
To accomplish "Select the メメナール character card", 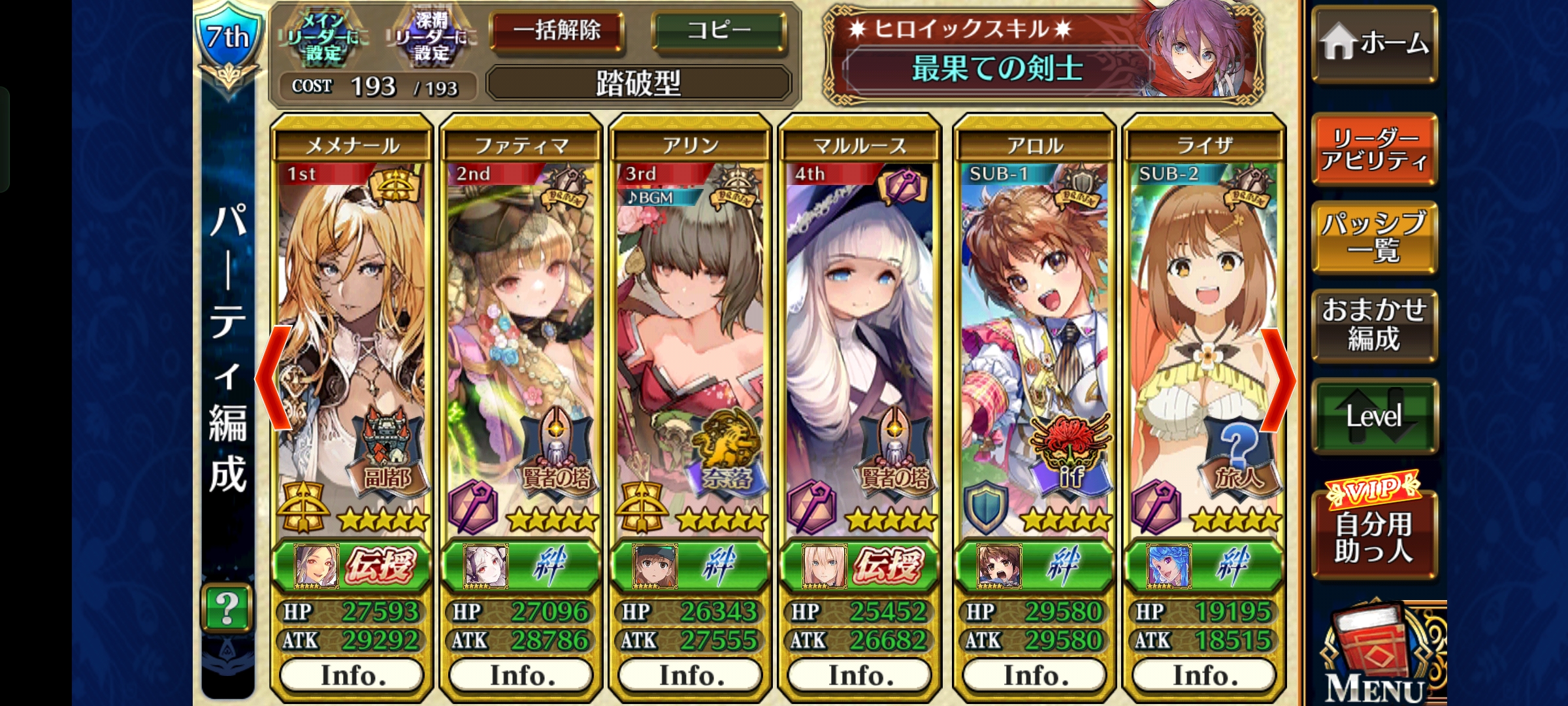I will [x=351, y=340].
